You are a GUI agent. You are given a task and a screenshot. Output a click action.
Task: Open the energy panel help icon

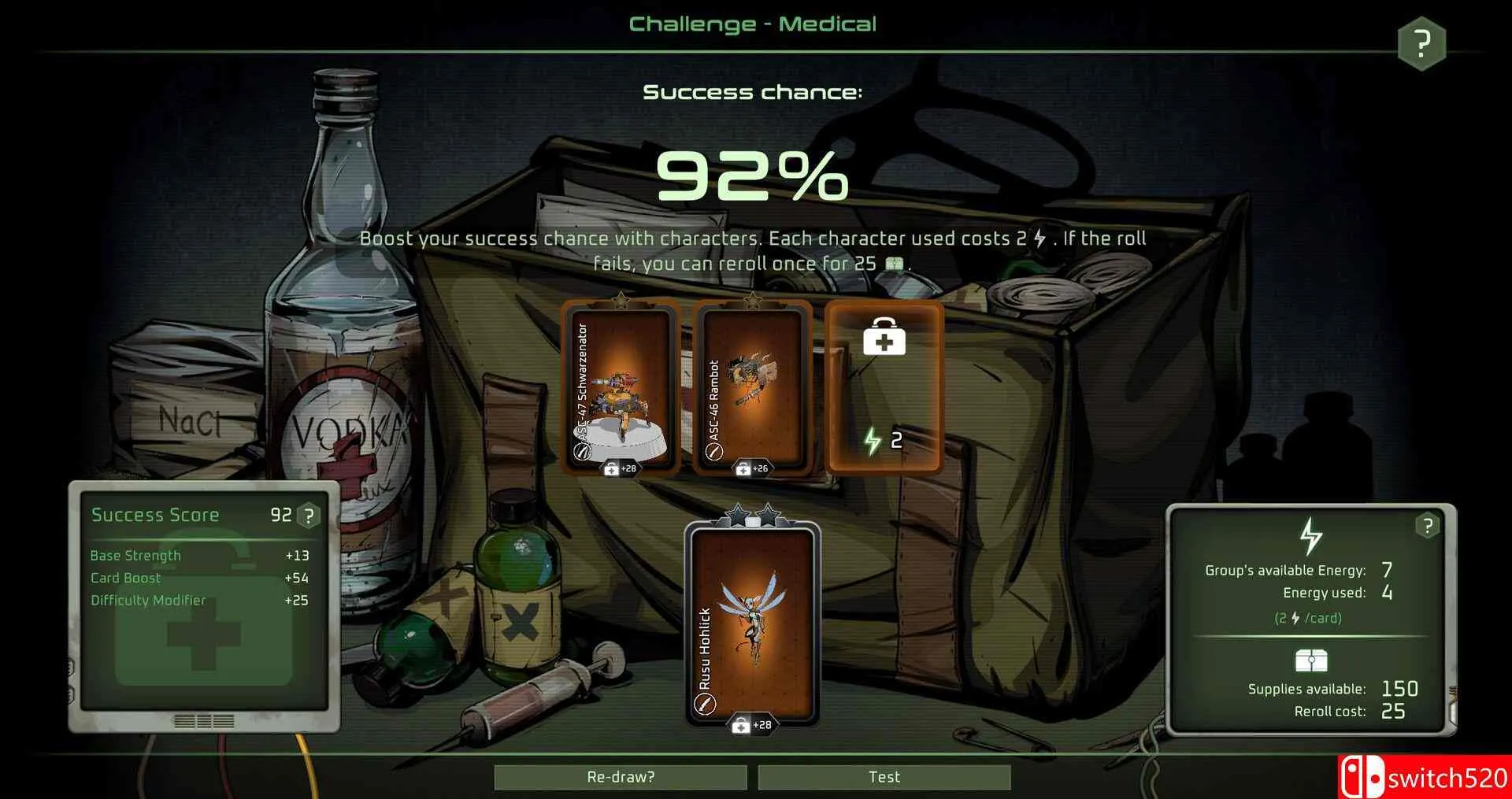pyautogui.click(x=1427, y=526)
